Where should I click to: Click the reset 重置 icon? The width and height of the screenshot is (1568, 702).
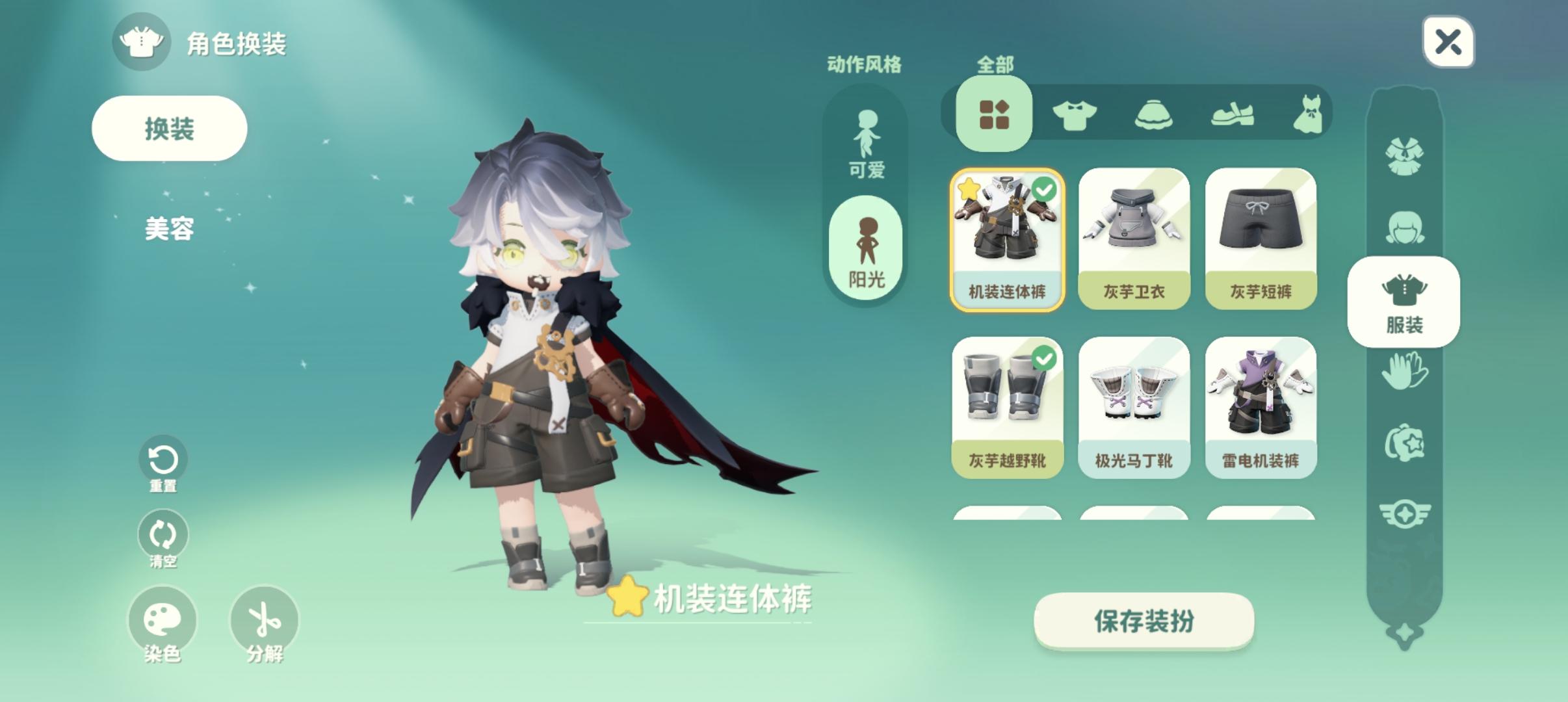163,458
